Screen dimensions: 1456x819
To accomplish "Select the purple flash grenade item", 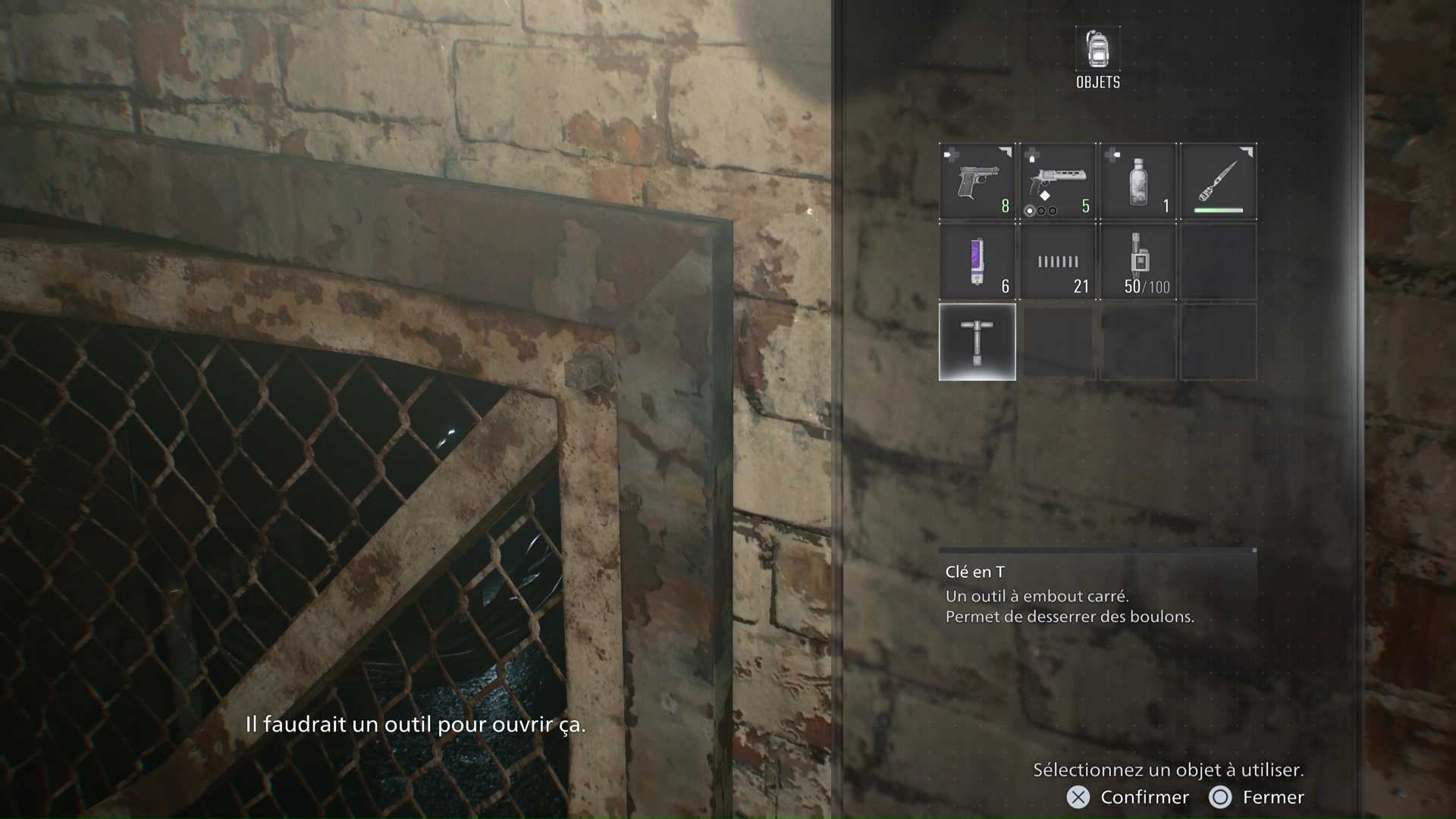I will [977, 262].
